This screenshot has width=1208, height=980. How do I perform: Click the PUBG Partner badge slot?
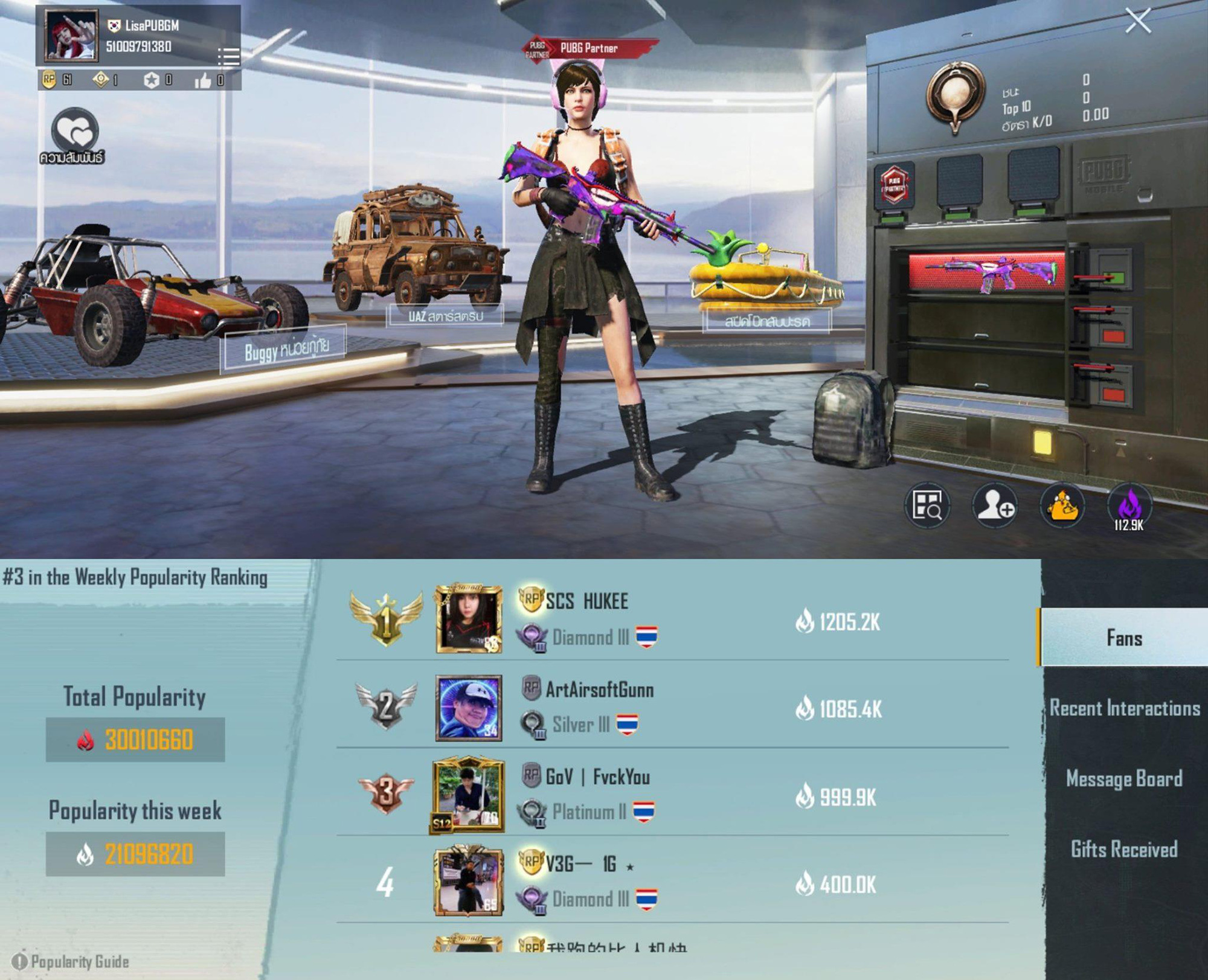[893, 184]
